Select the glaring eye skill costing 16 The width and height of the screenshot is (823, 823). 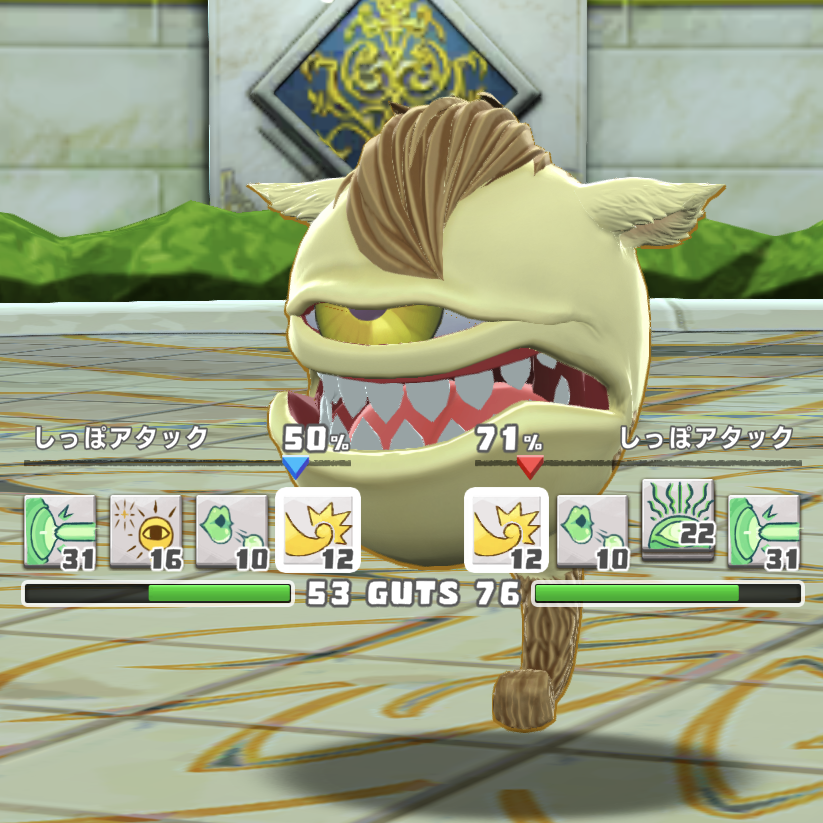pyautogui.click(x=145, y=531)
